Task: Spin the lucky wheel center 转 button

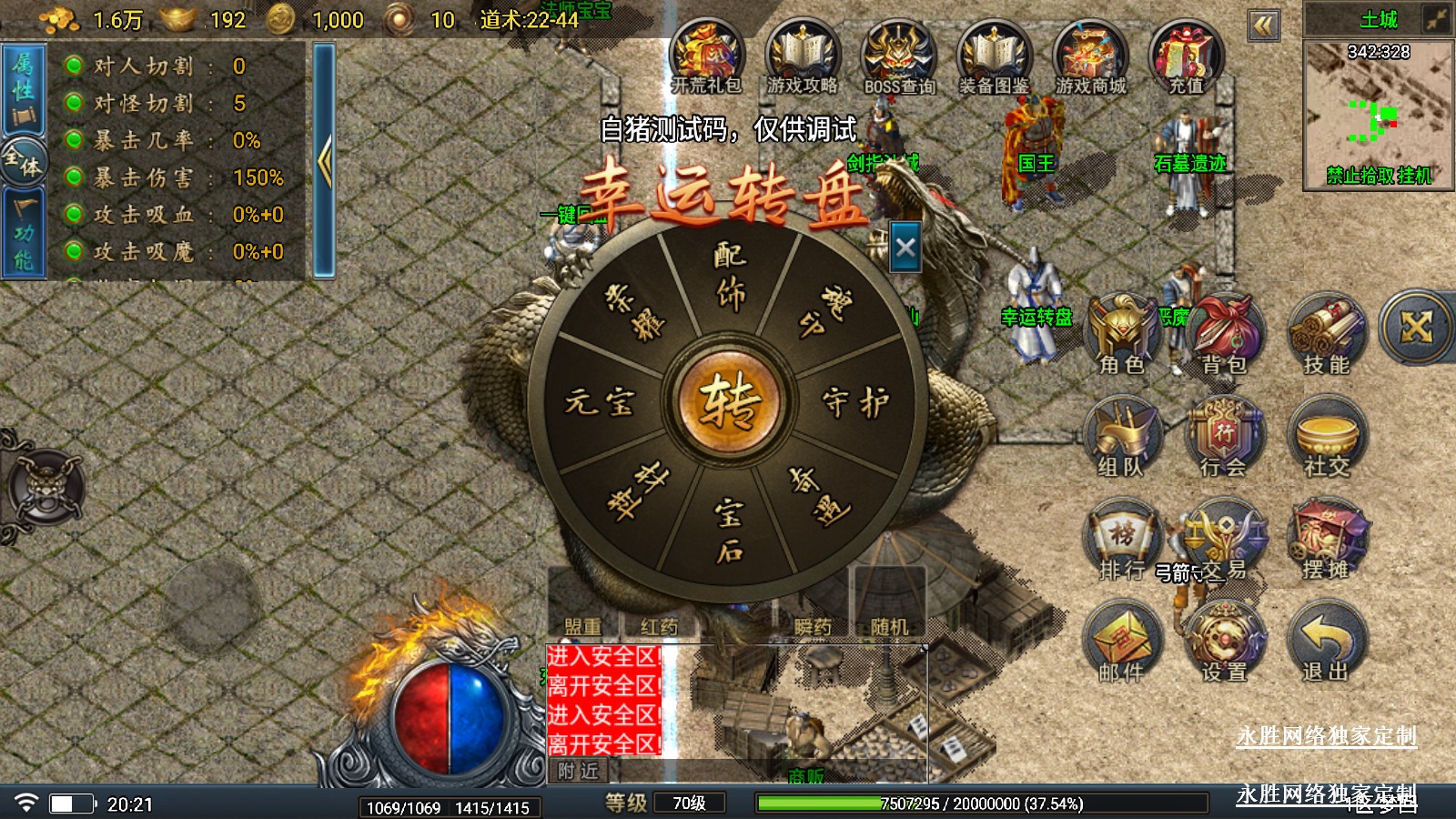Action: click(x=728, y=400)
